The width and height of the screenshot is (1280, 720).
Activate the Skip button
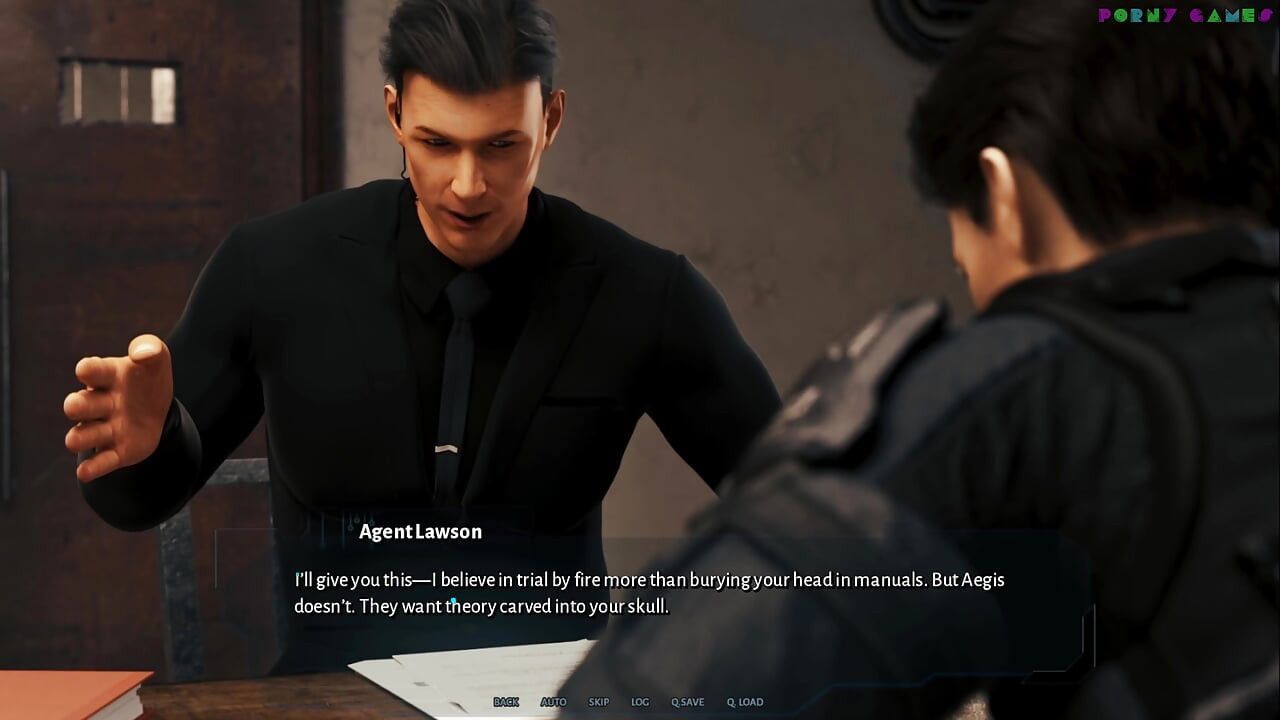[599, 702]
